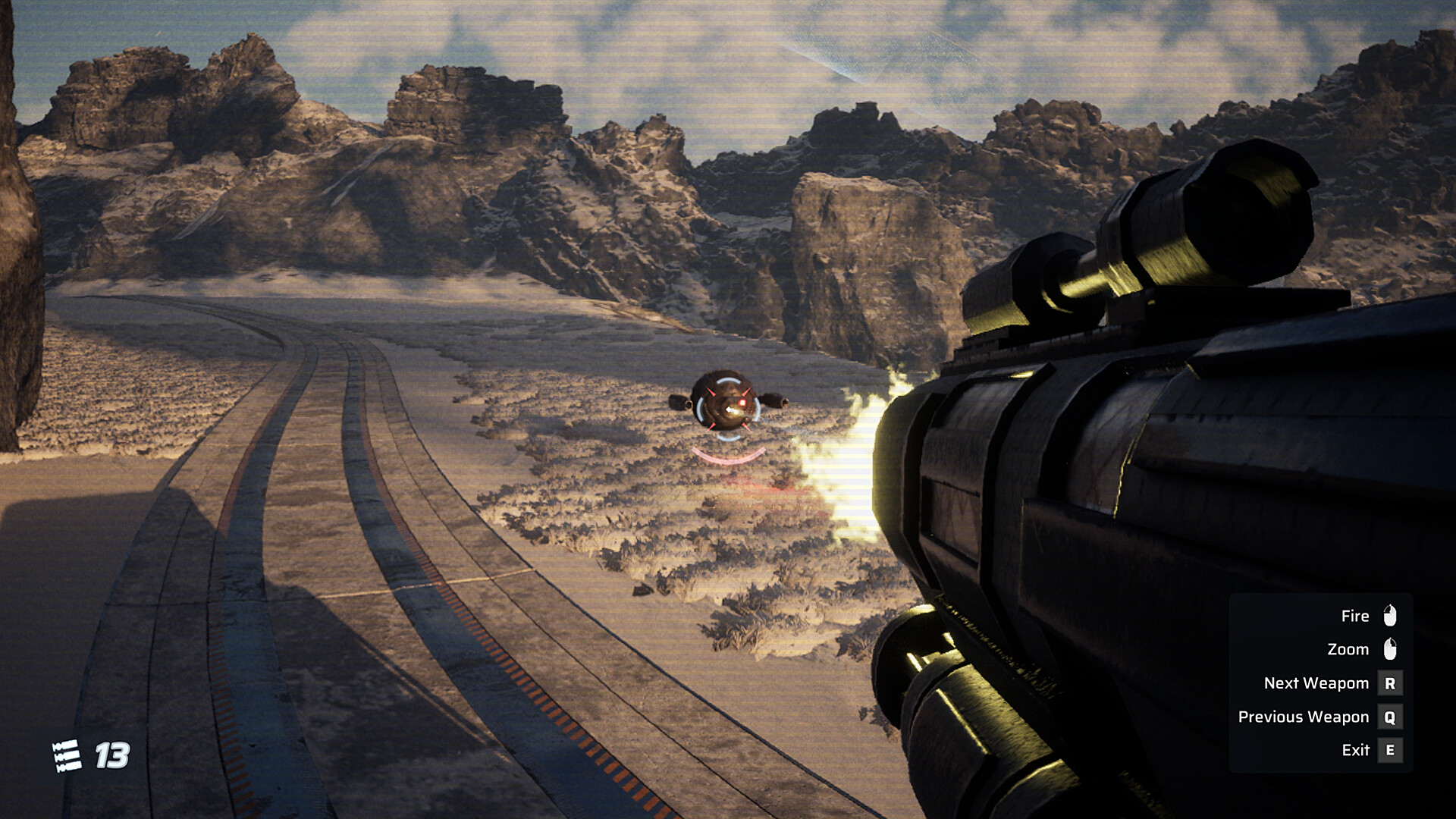
Task: Click the R key icon for Next Weapom
Action: pyautogui.click(x=1390, y=683)
